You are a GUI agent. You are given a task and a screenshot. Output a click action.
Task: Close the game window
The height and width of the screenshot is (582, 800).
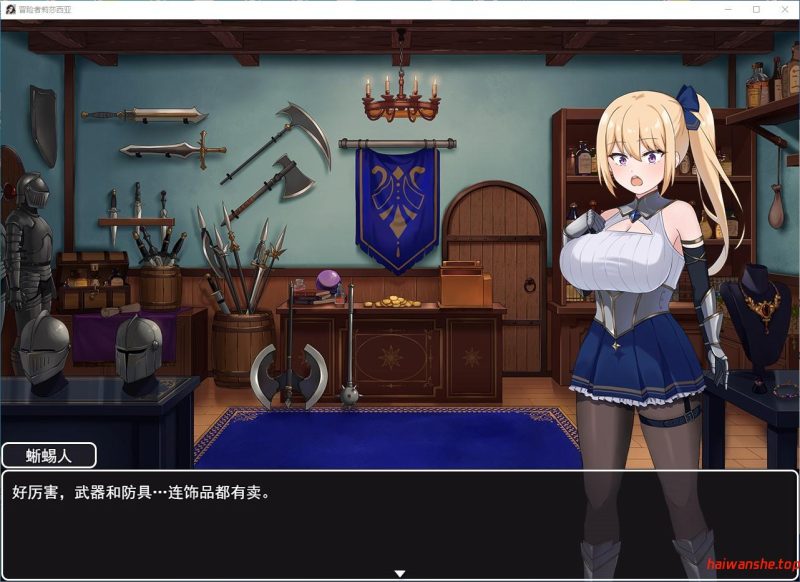[x=783, y=9]
